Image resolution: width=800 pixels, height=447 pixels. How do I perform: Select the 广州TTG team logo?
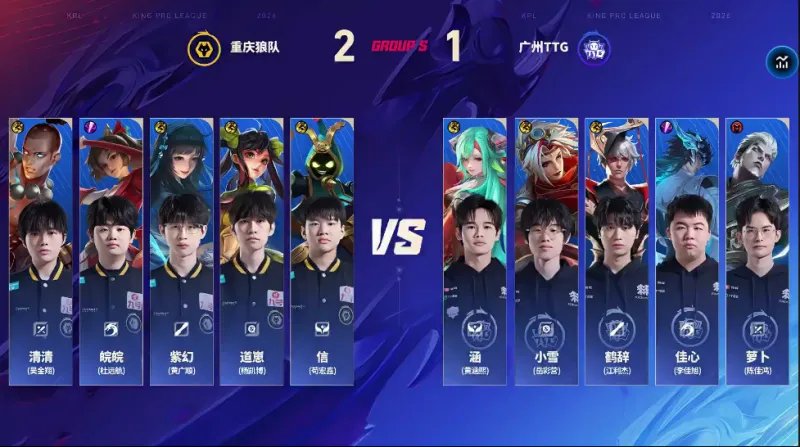tap(594, 49)
